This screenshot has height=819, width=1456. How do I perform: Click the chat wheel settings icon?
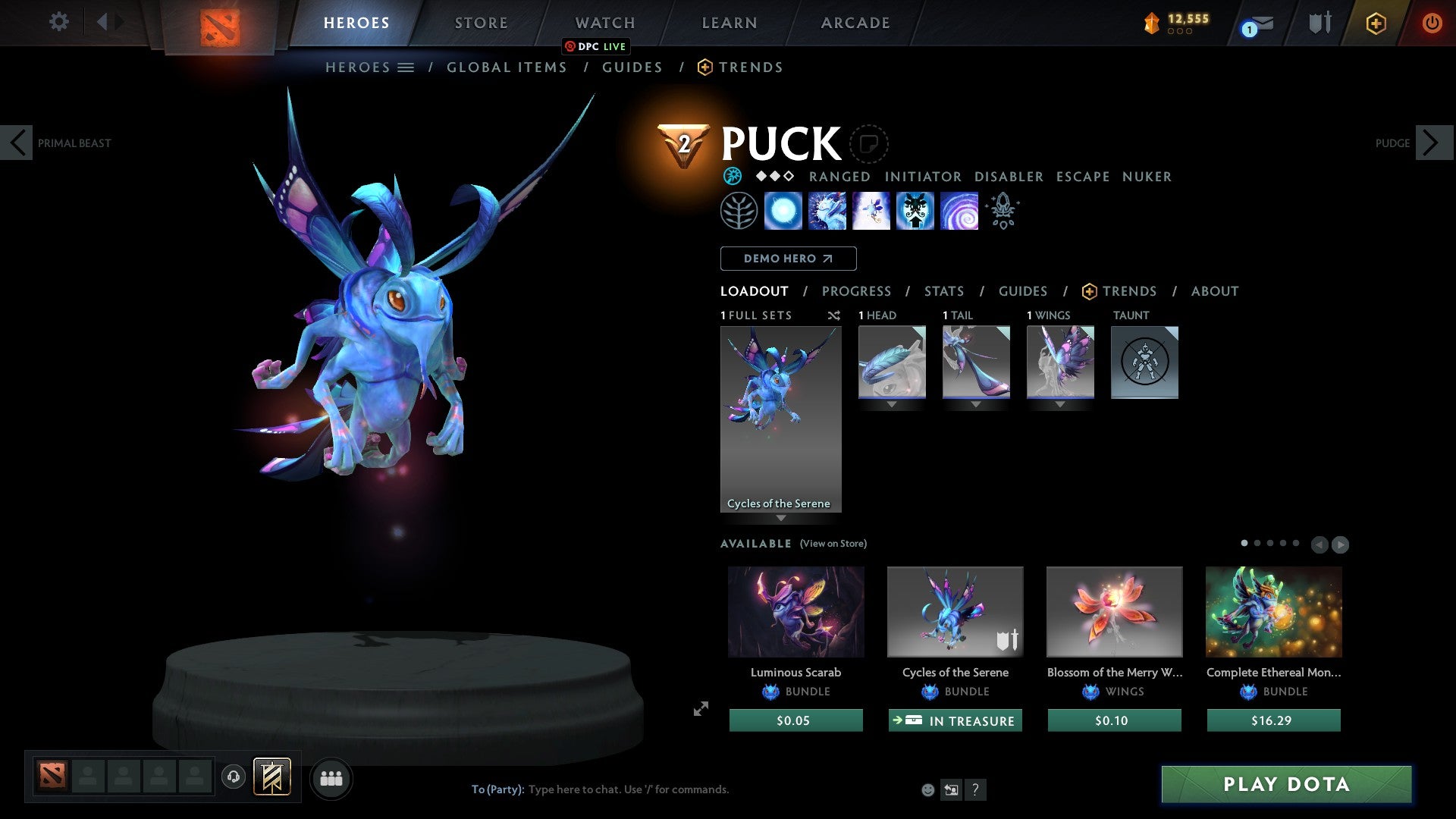tap(952, 789)
